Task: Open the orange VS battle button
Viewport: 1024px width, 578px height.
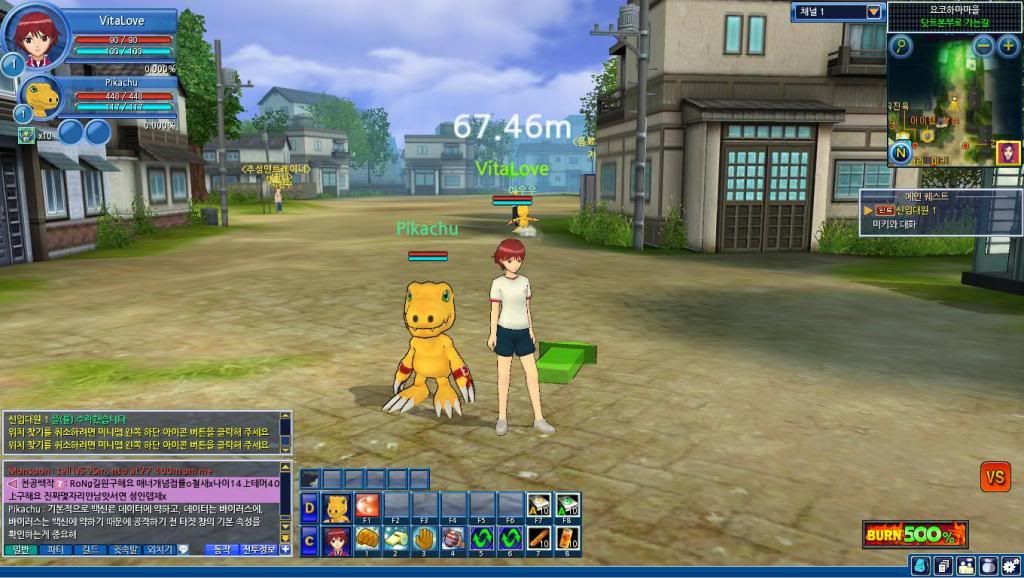Action: (994, 476)
